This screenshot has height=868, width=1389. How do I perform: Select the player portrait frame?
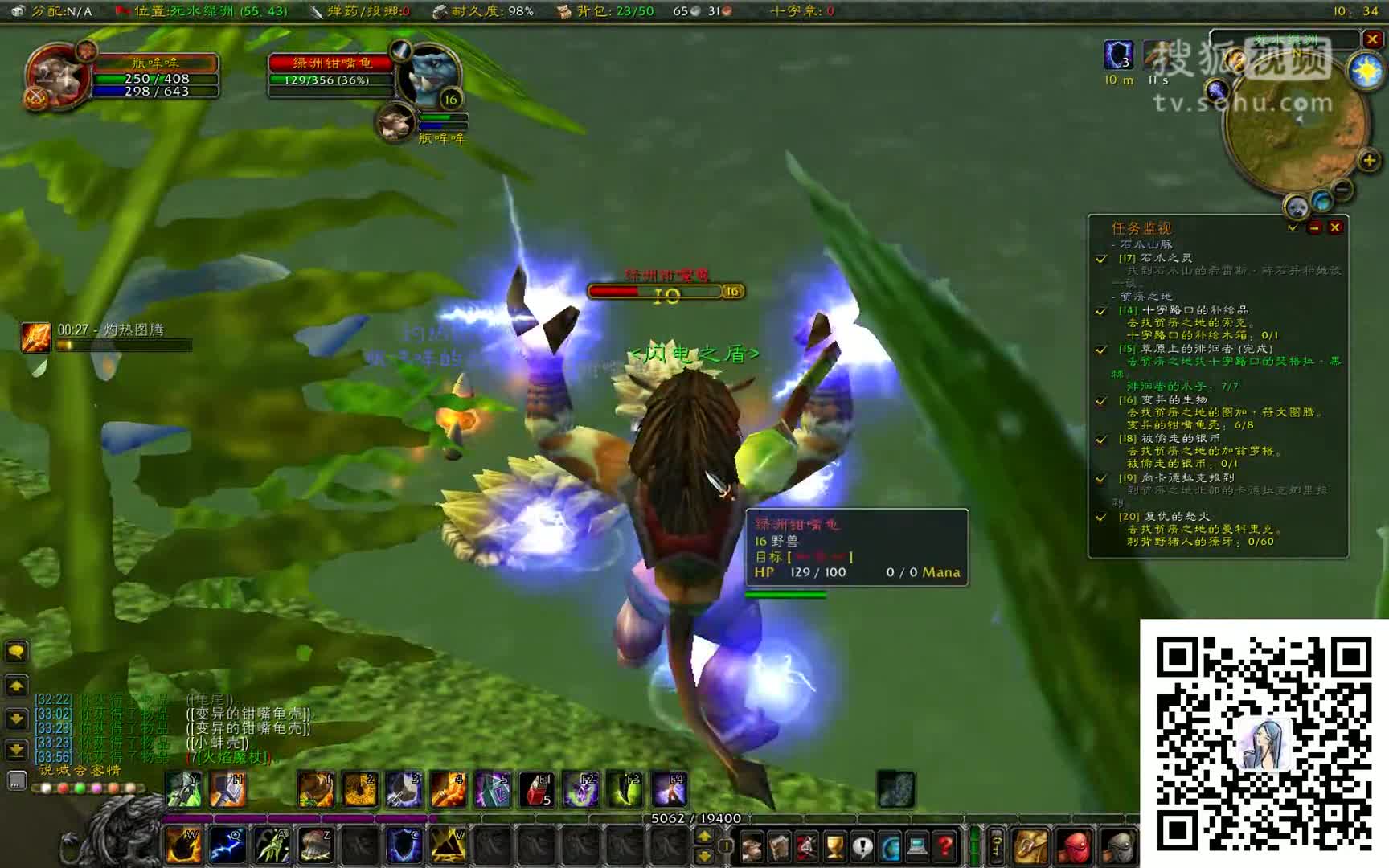(x=55, y=76)
